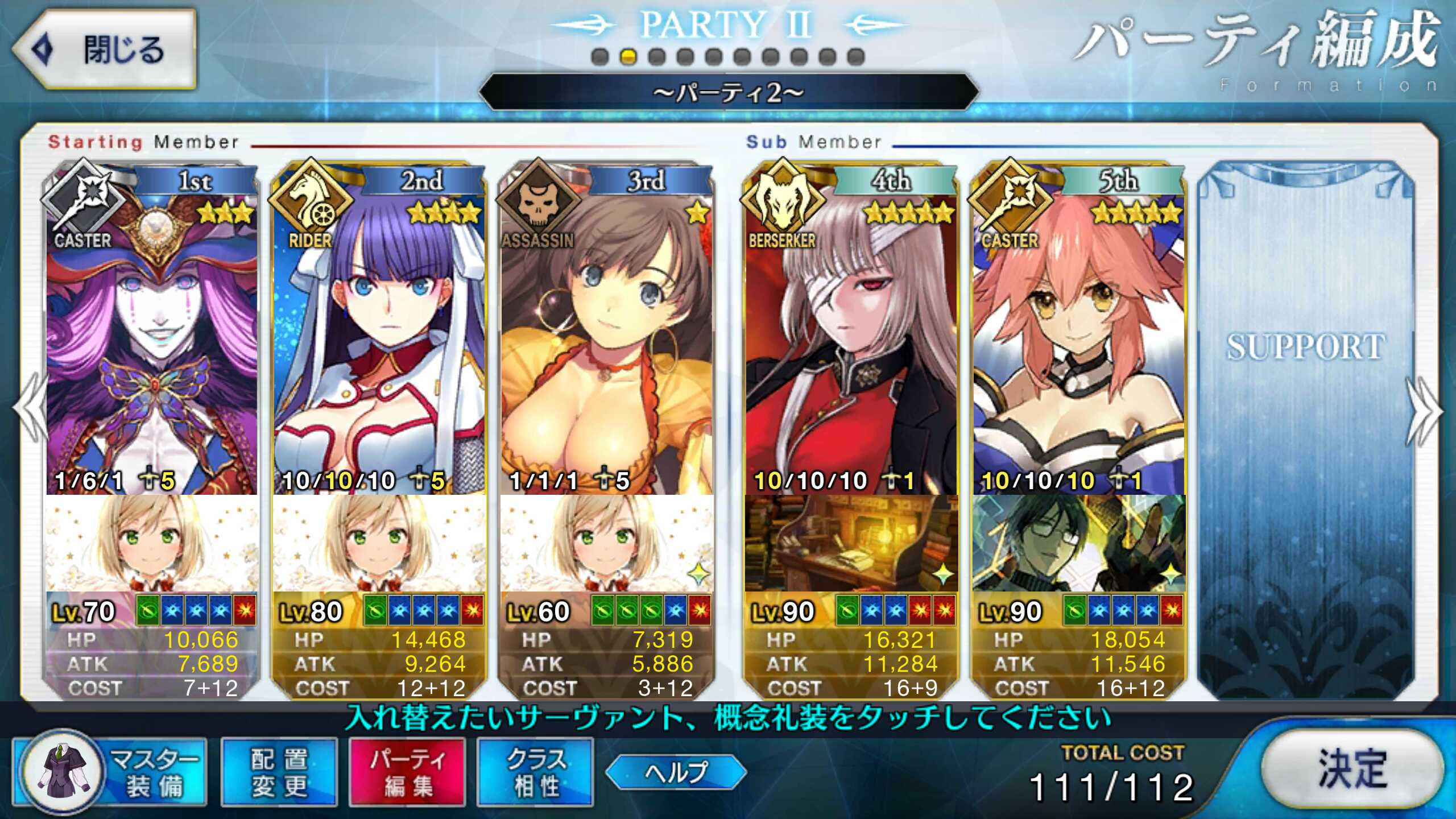Rename the party via ～パーティ2～ name bar
This screenshot has width=1456, height=819.
(728, 92)
